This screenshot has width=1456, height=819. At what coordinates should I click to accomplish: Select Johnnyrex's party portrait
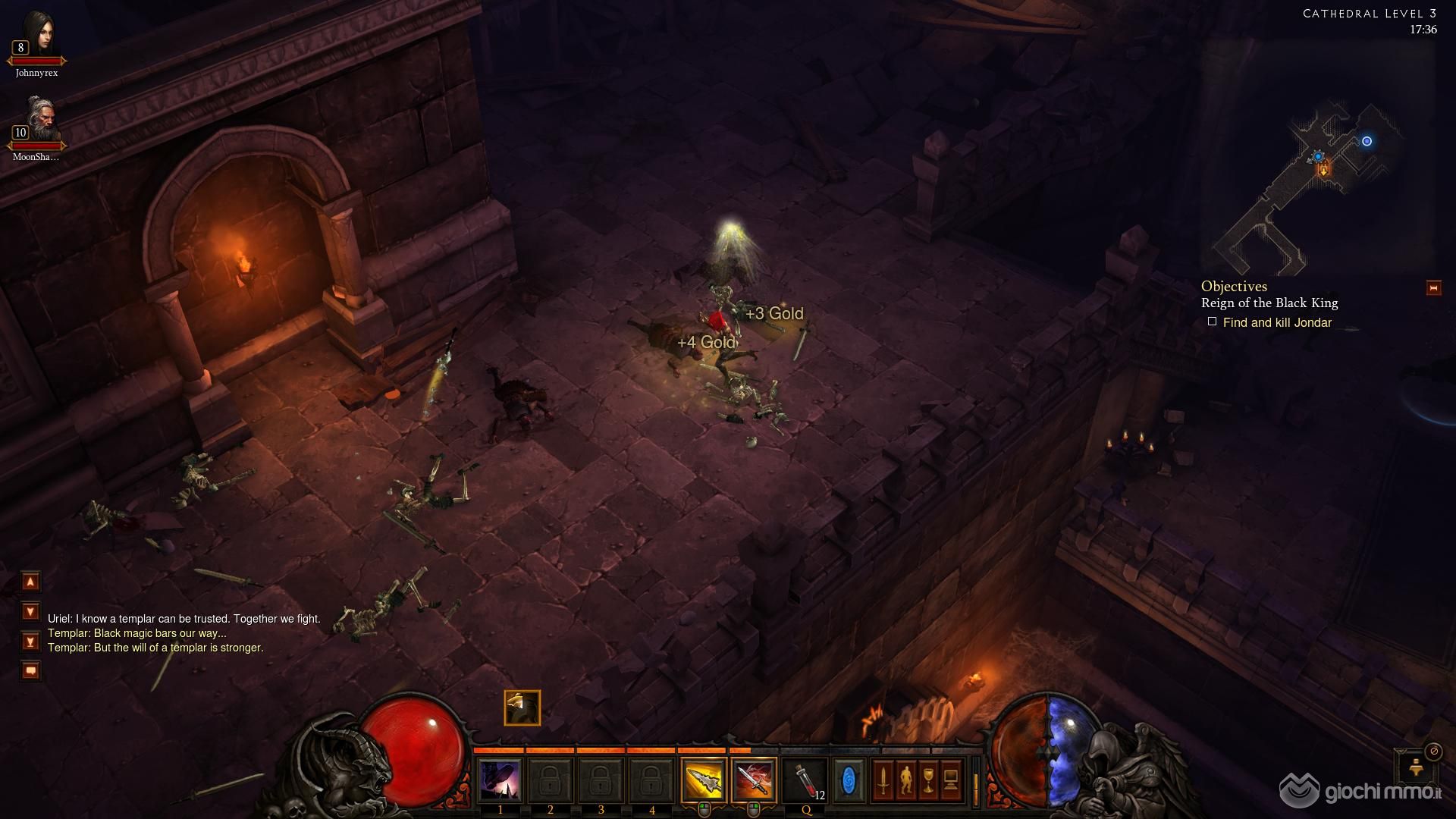(38, 36)
